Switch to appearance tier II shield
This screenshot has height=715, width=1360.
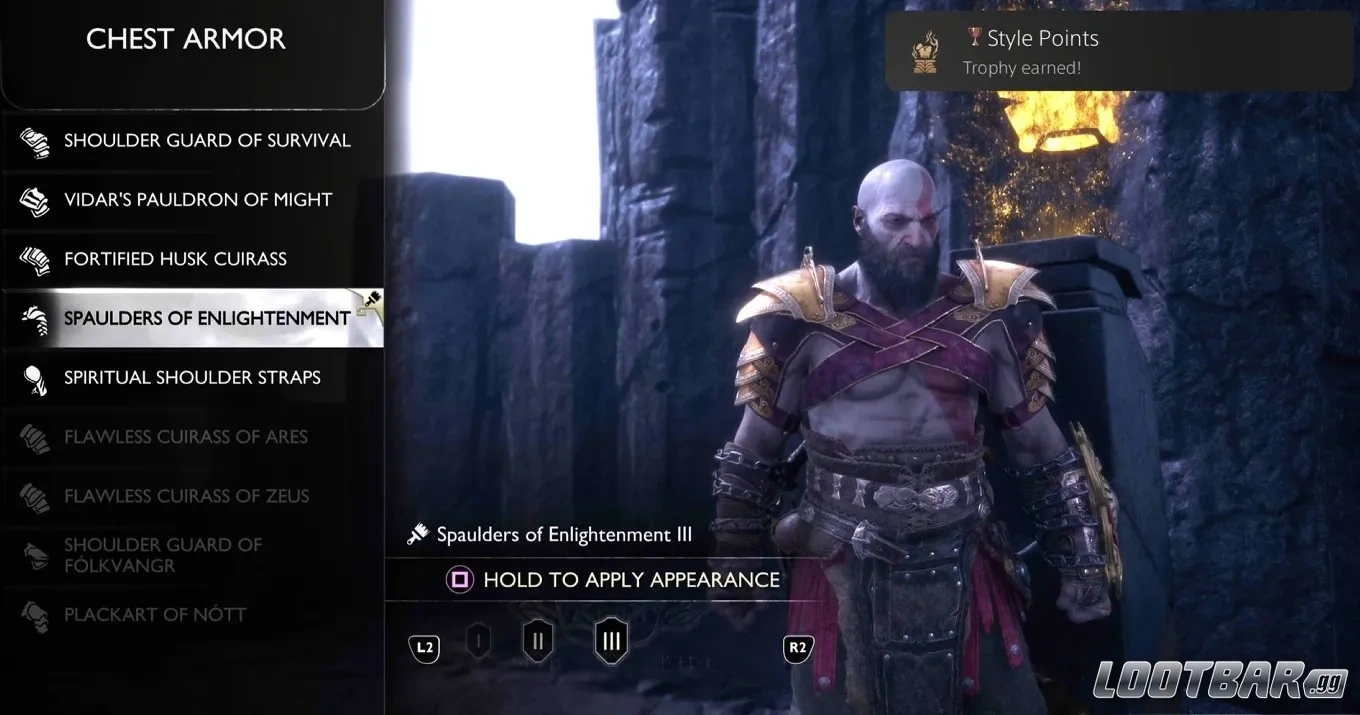pos(538,641)
